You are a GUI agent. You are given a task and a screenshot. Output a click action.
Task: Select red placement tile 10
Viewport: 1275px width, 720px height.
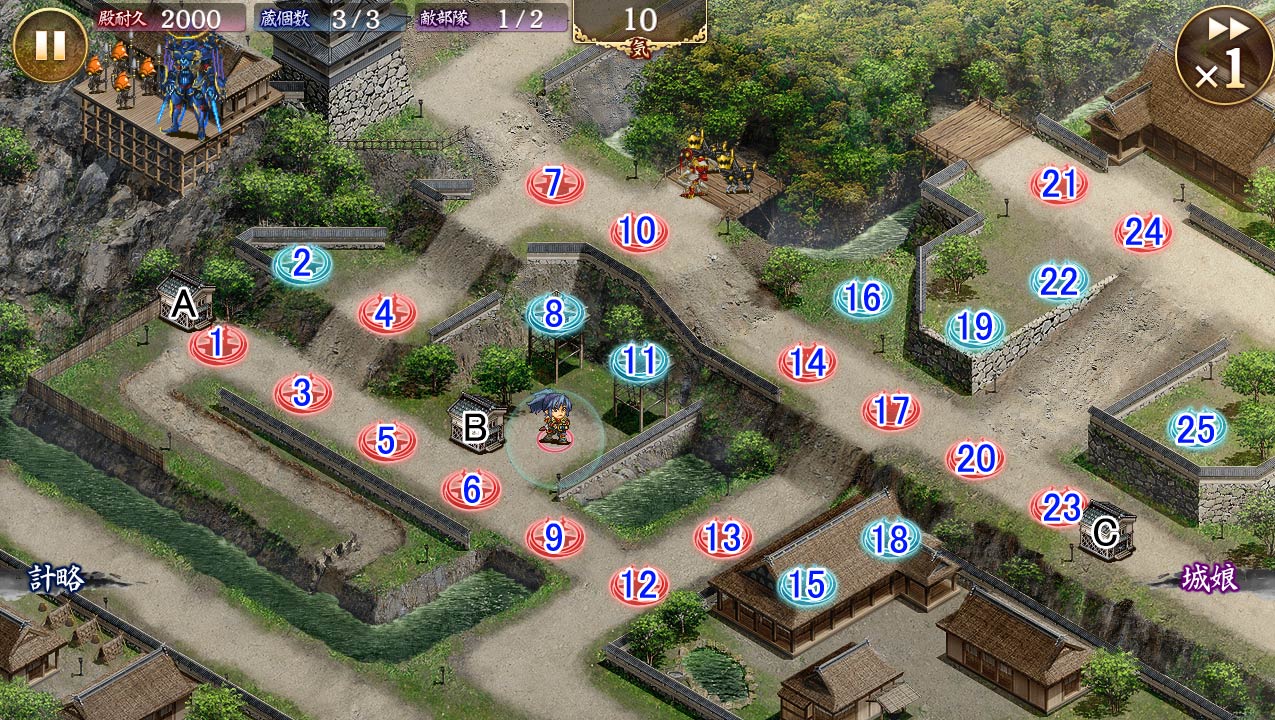pyautogui.click(x=638, y=232)
